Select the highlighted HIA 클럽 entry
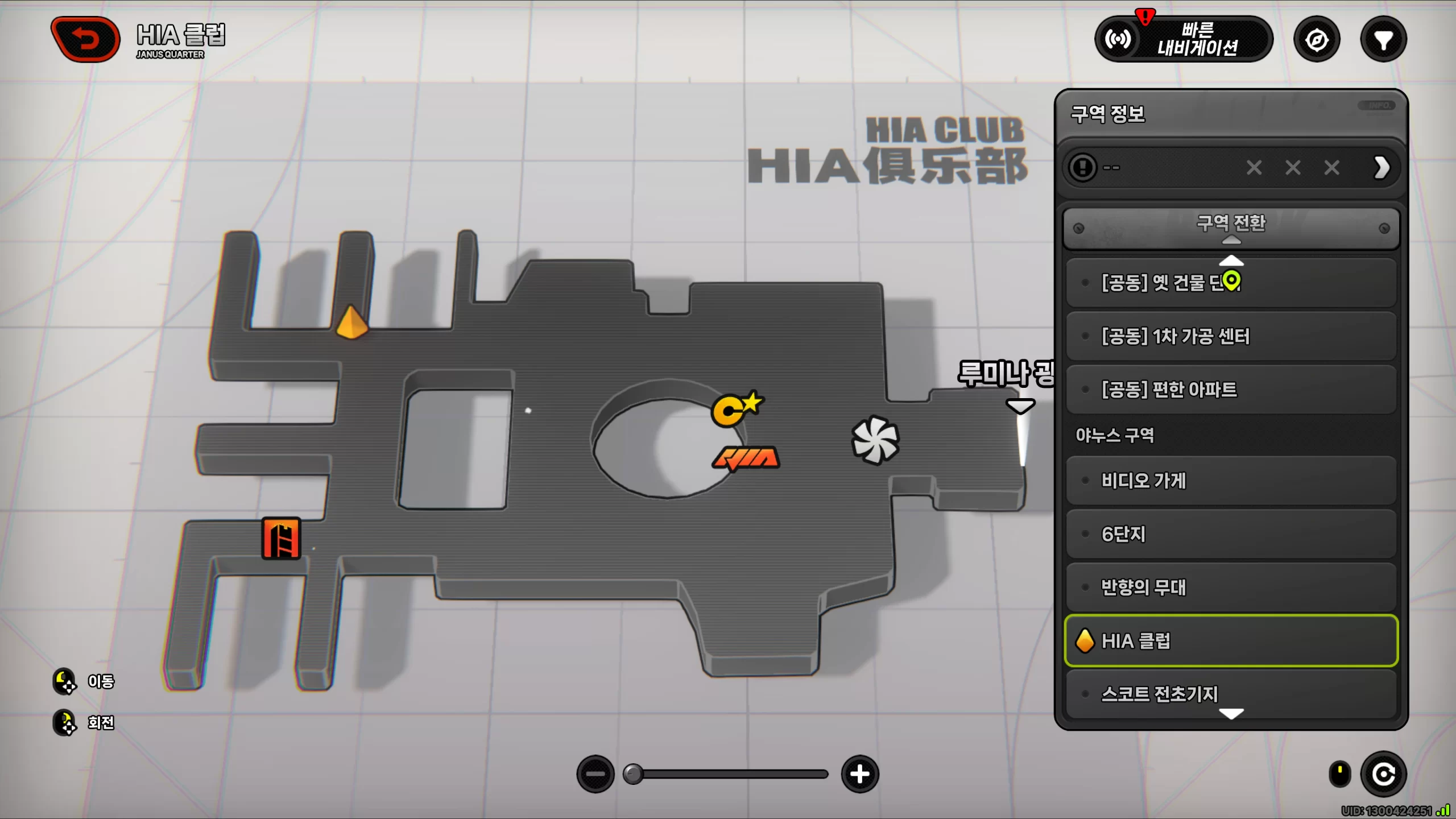 pyautogui.click(x=1231, y=641)
